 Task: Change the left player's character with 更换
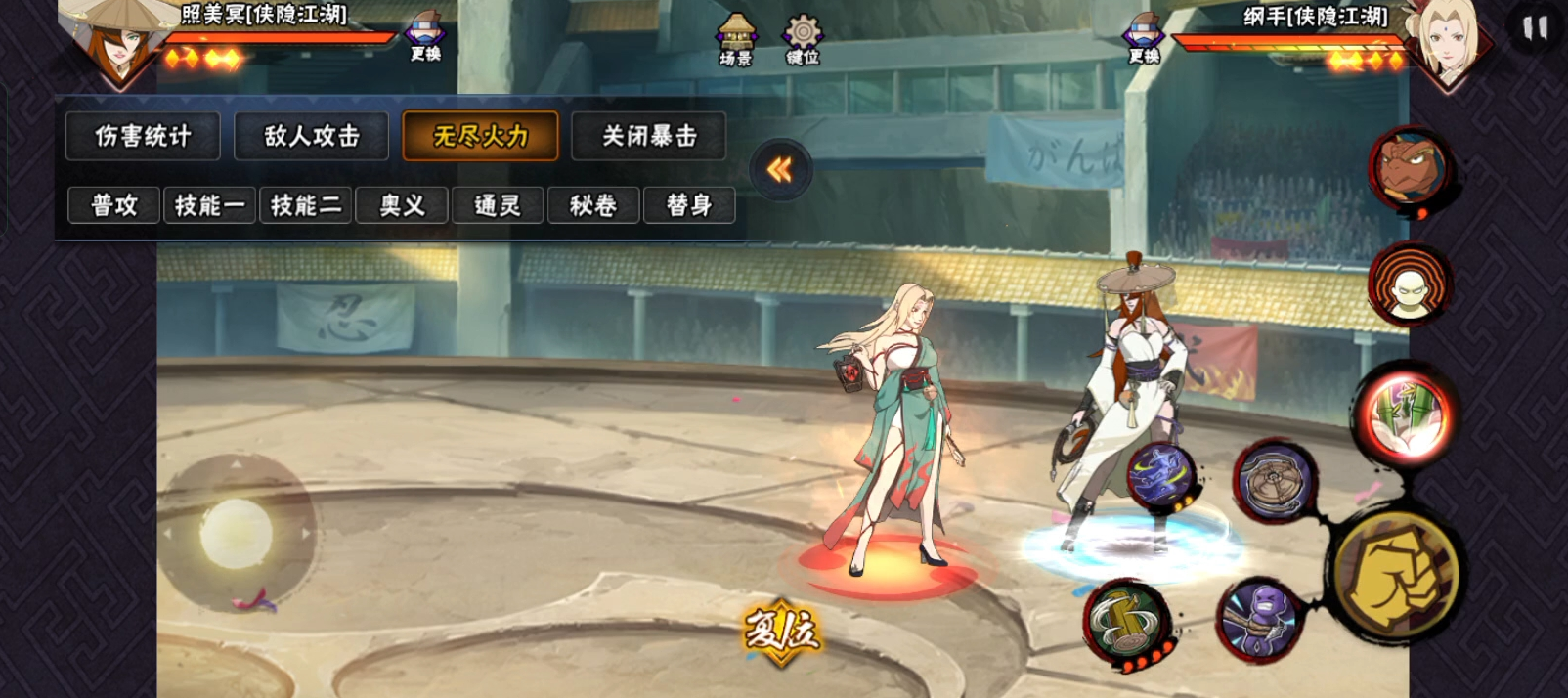tap(425, 37)
